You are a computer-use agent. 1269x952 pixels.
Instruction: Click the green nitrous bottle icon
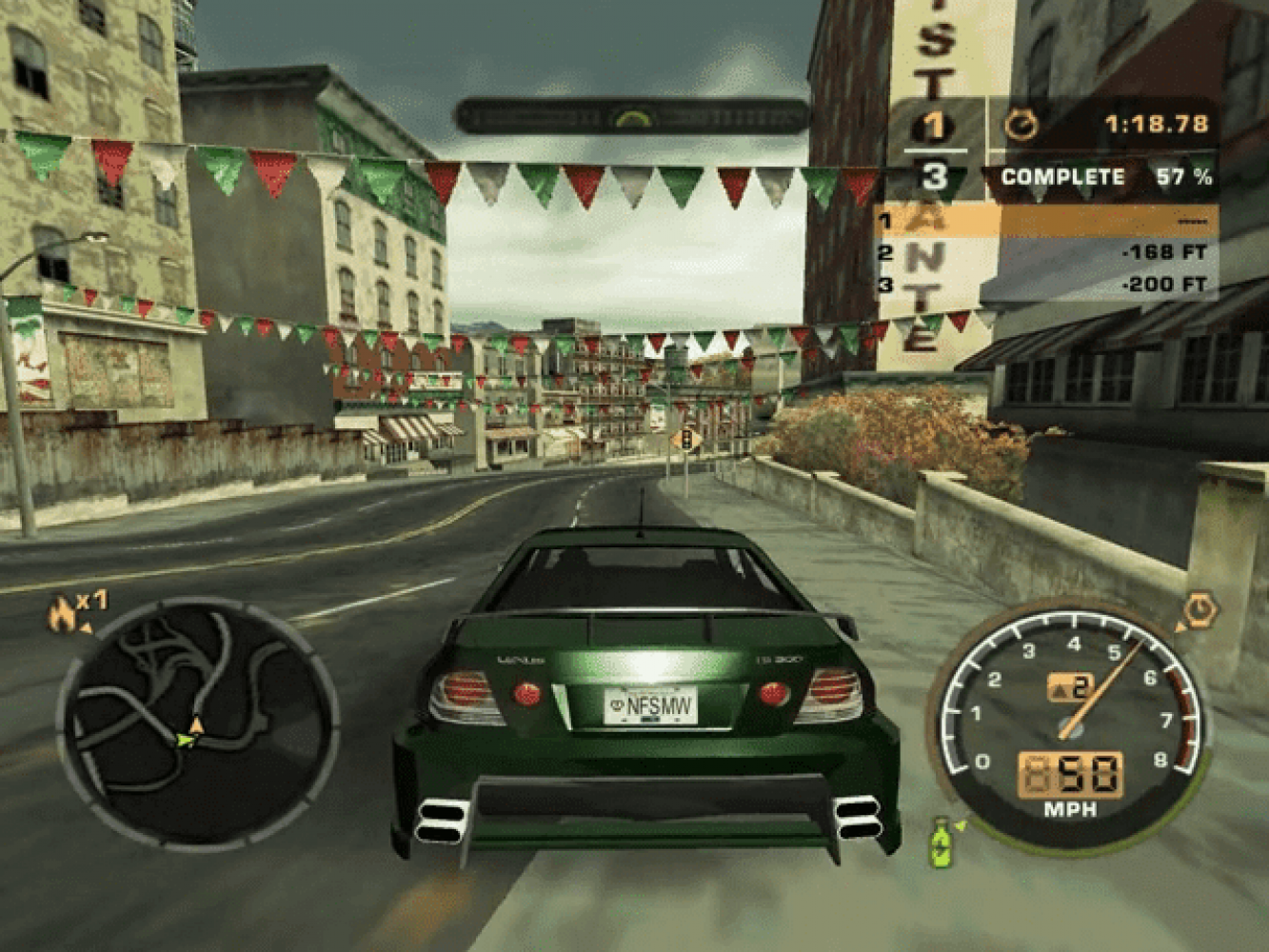click(942, 843)
